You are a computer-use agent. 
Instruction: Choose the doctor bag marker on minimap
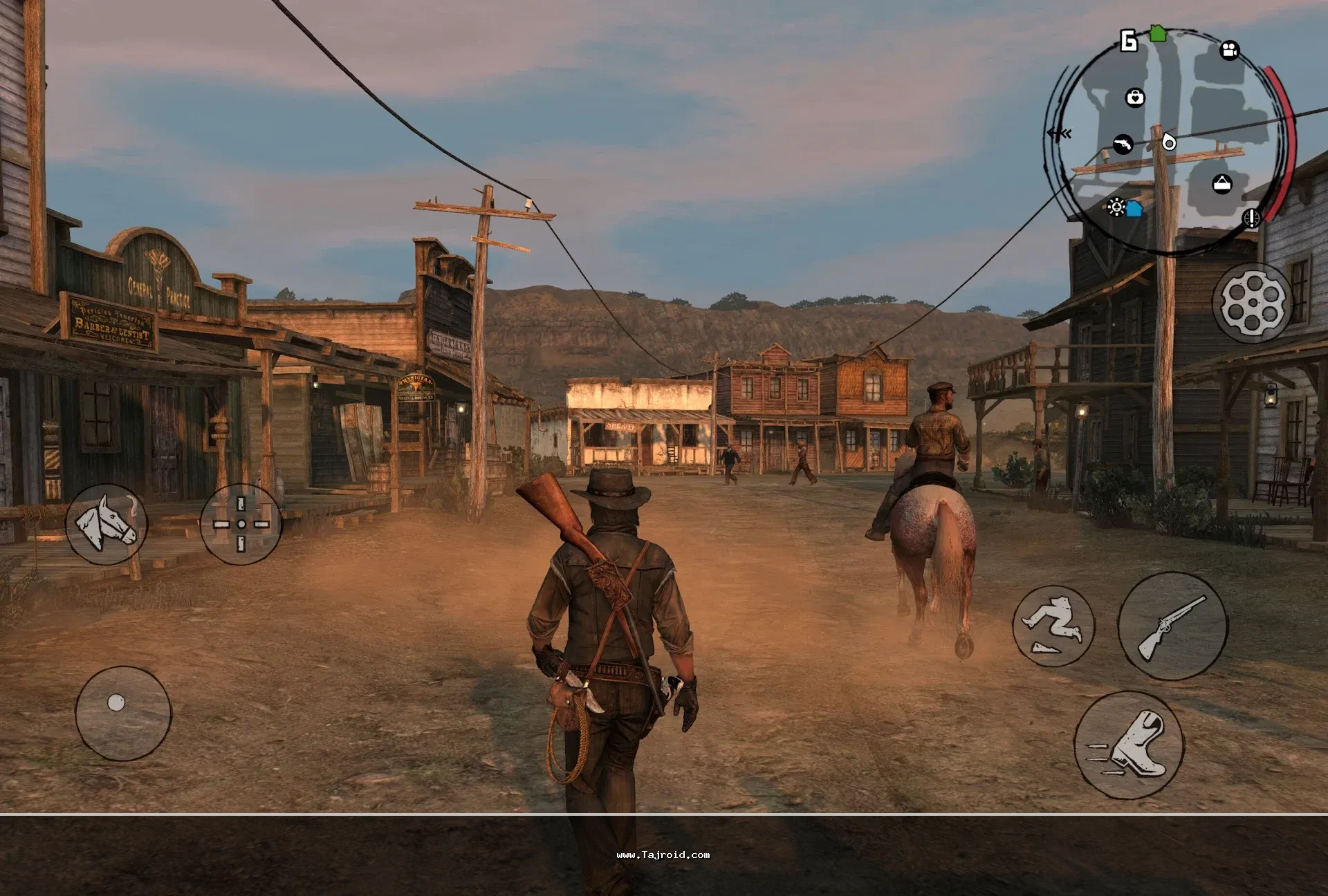pyautogui.click(x=1135, y=97)
